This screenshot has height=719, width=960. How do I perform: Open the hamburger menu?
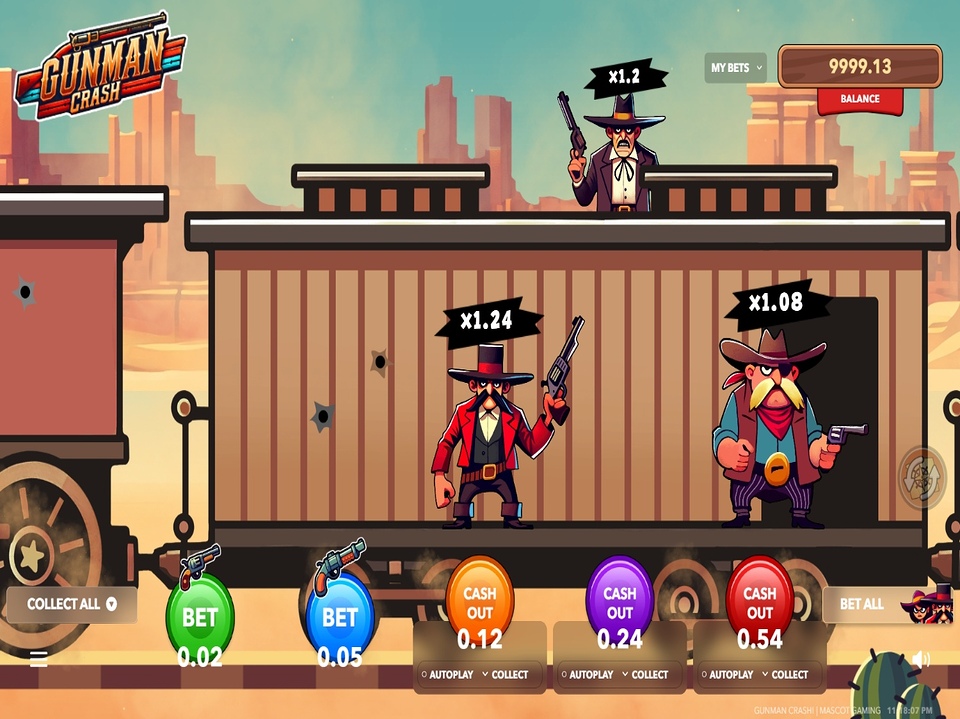[x=39, y=659]
